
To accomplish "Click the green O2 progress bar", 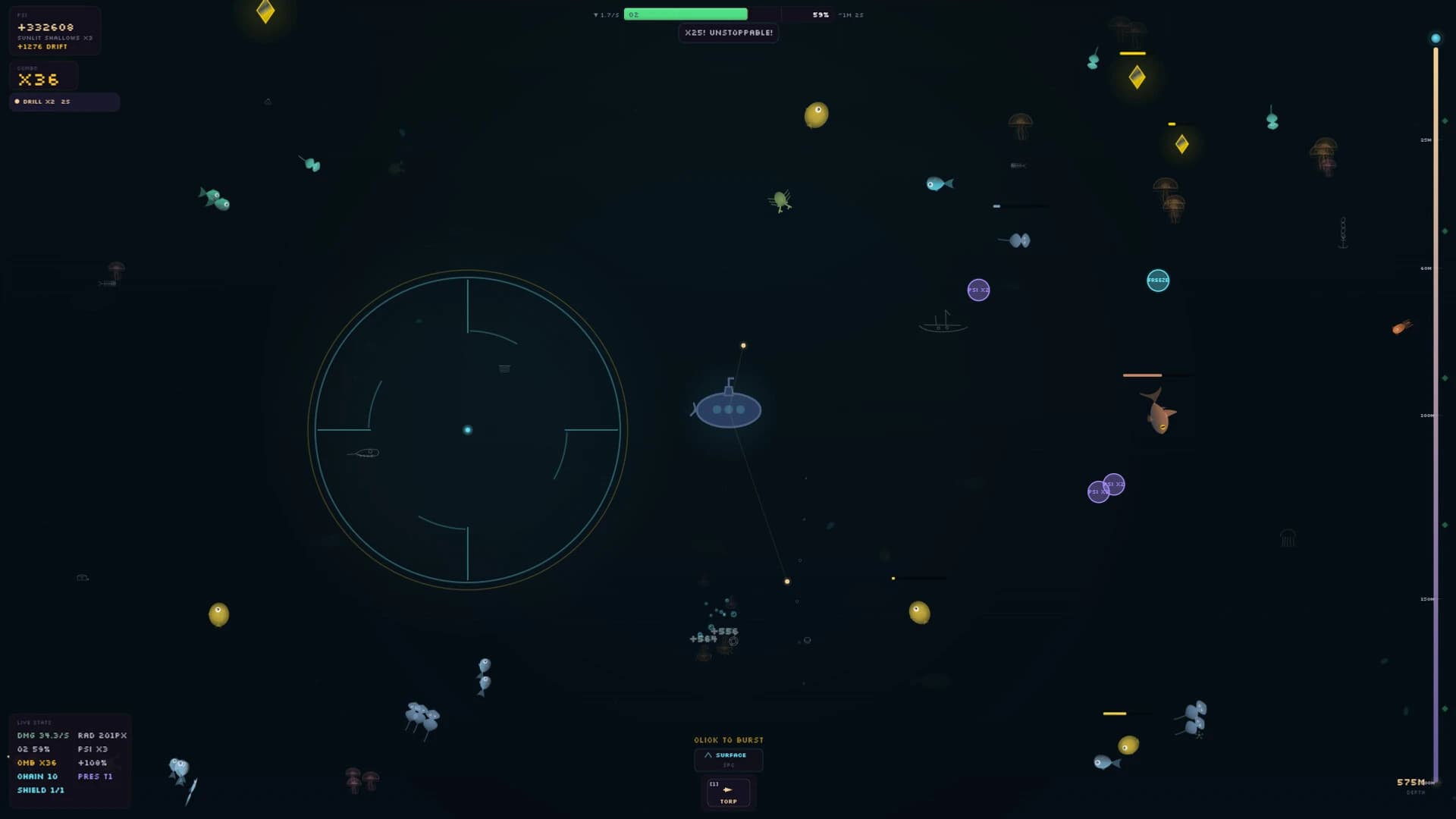I will coord(686,14).
